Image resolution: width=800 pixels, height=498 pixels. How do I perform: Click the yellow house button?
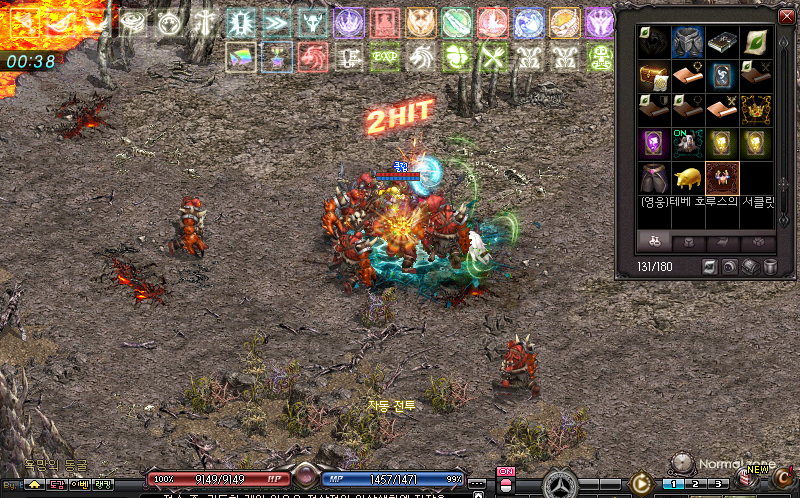33,484
